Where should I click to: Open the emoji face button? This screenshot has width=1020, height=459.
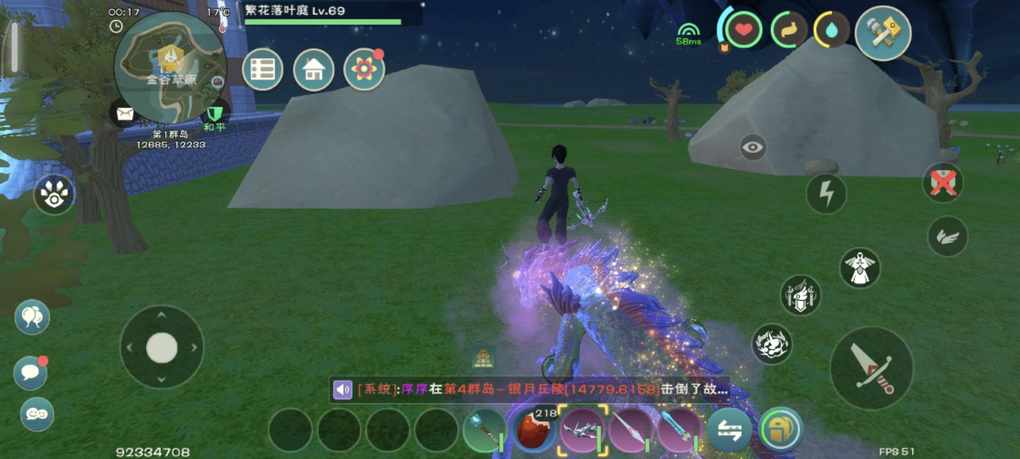(x=37, y=413)
